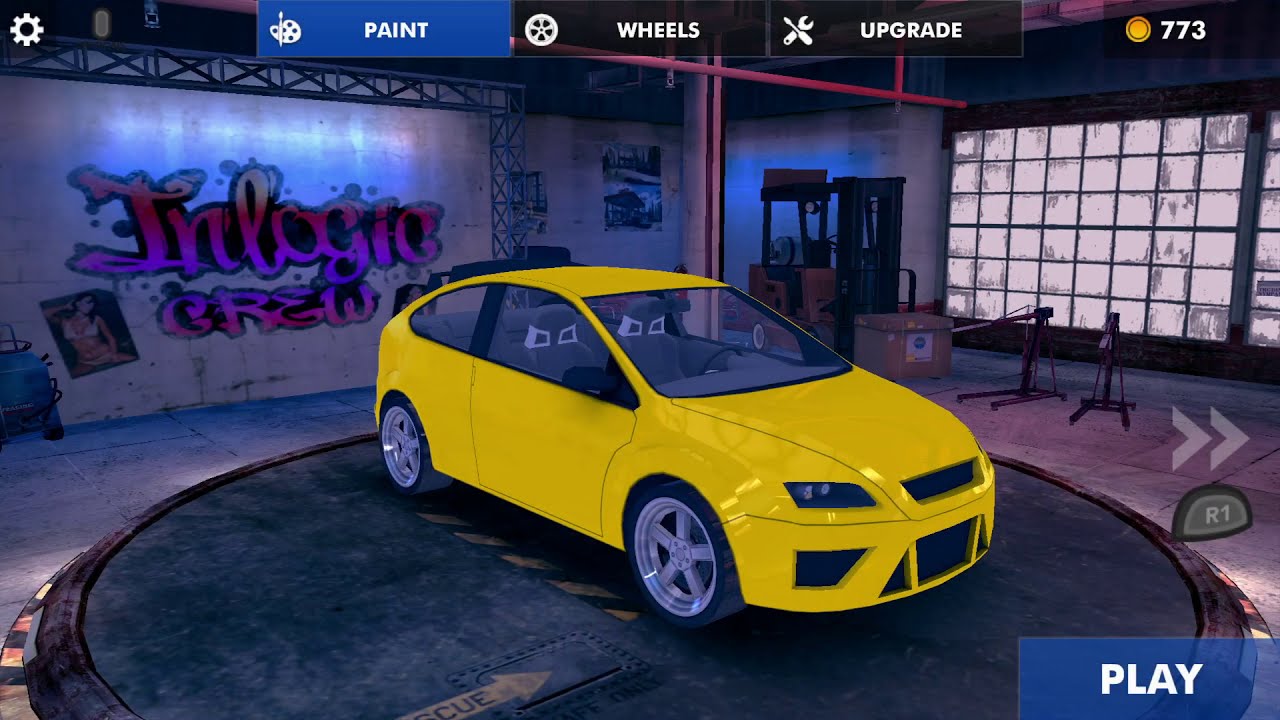Screen dimensions: 1280x720
Task: Open the Wheels customization tab
Action: [641, 29]
